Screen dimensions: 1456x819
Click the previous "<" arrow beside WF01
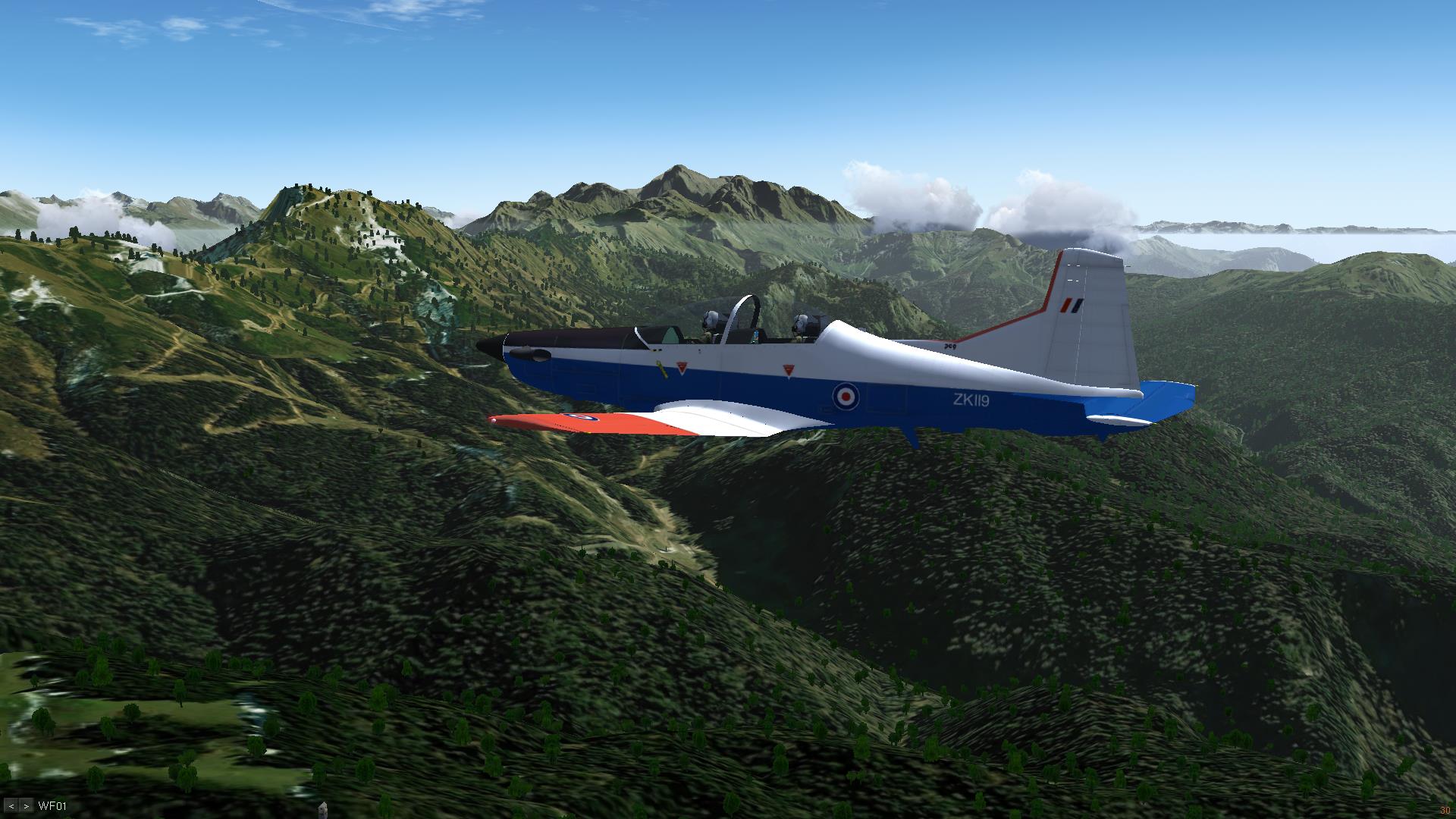point(12,806)
